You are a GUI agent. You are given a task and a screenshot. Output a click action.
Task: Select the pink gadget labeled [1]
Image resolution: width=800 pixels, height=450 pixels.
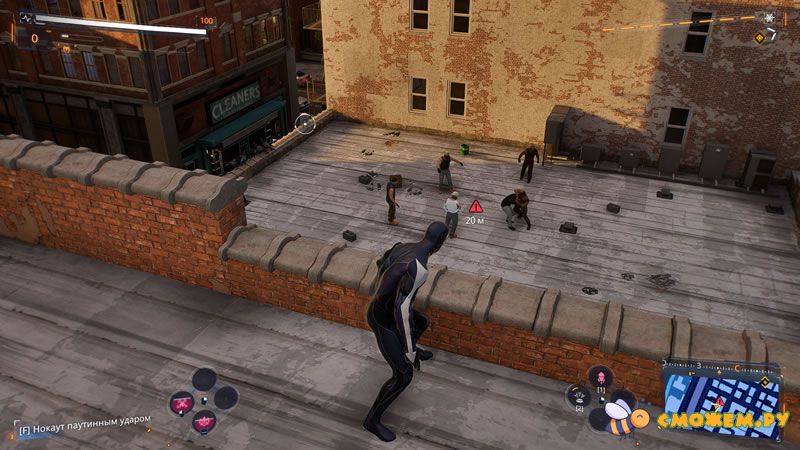pyautogui.click(x=600, y=377)
